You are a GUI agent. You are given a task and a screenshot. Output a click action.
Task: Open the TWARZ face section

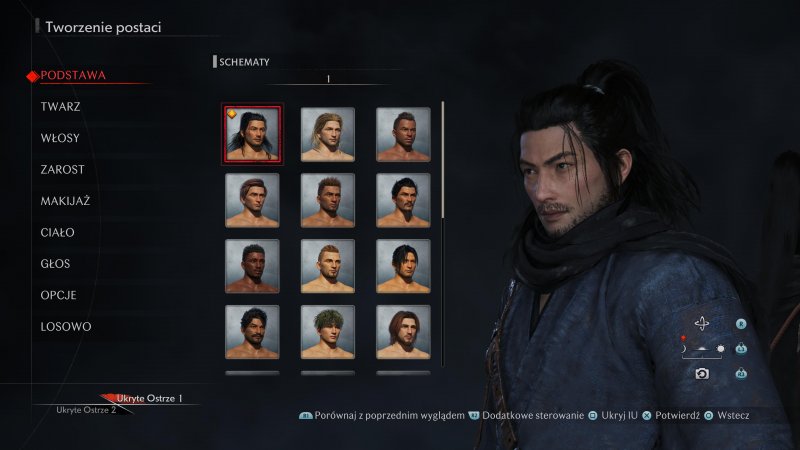pos(60,106)
